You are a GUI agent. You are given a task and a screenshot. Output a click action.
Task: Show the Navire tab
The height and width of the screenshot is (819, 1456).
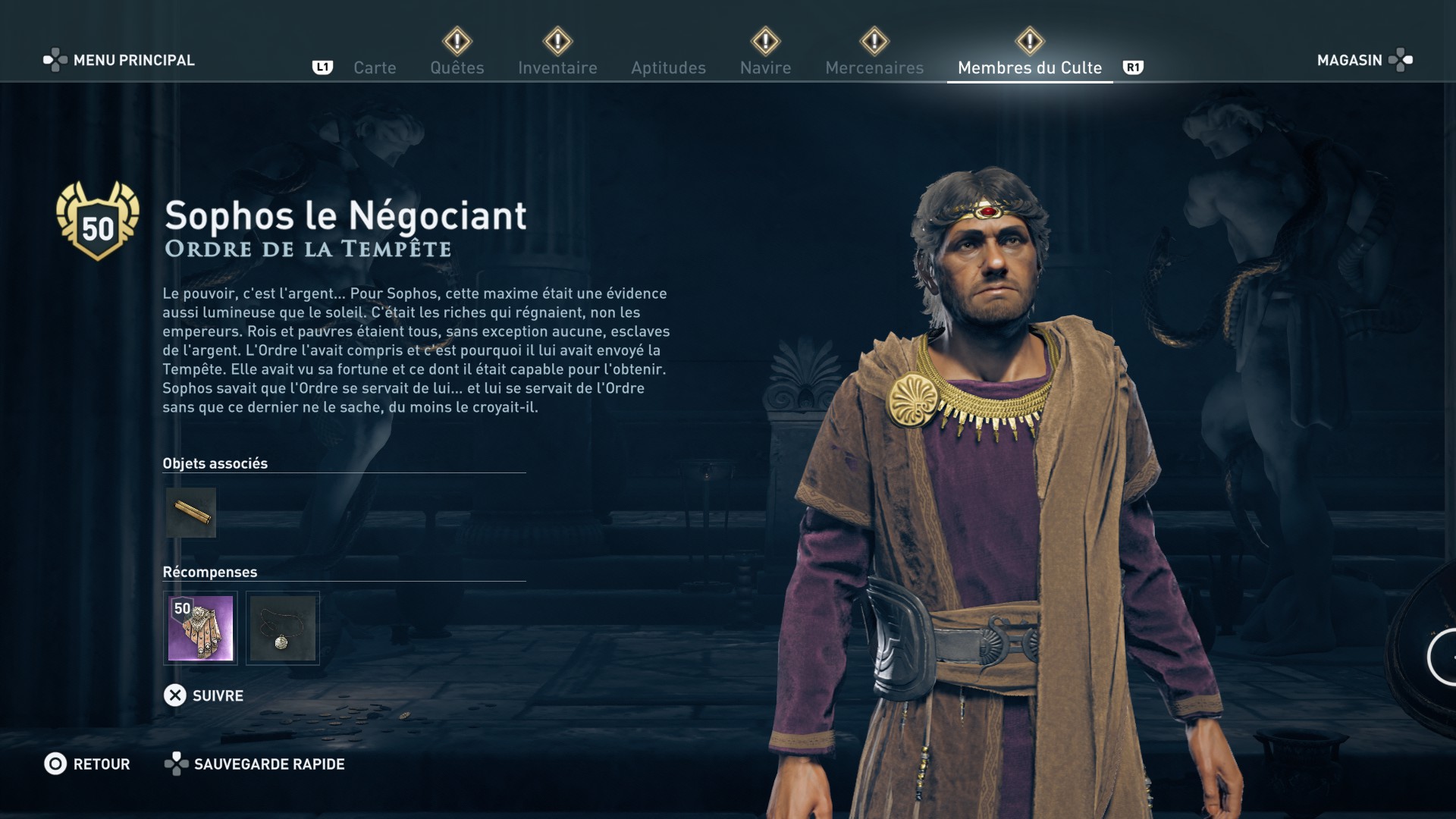765,67
